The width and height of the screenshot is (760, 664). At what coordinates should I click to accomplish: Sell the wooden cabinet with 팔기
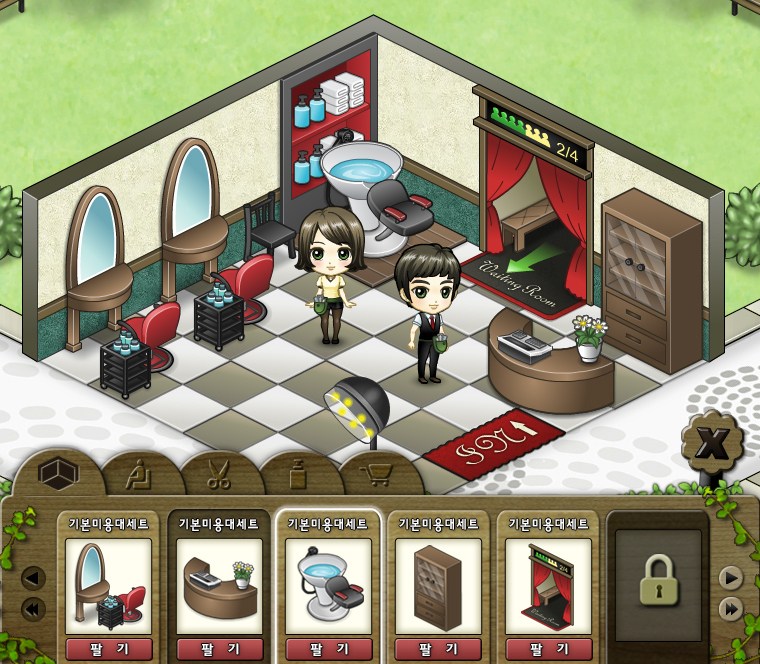coord(439,649)
